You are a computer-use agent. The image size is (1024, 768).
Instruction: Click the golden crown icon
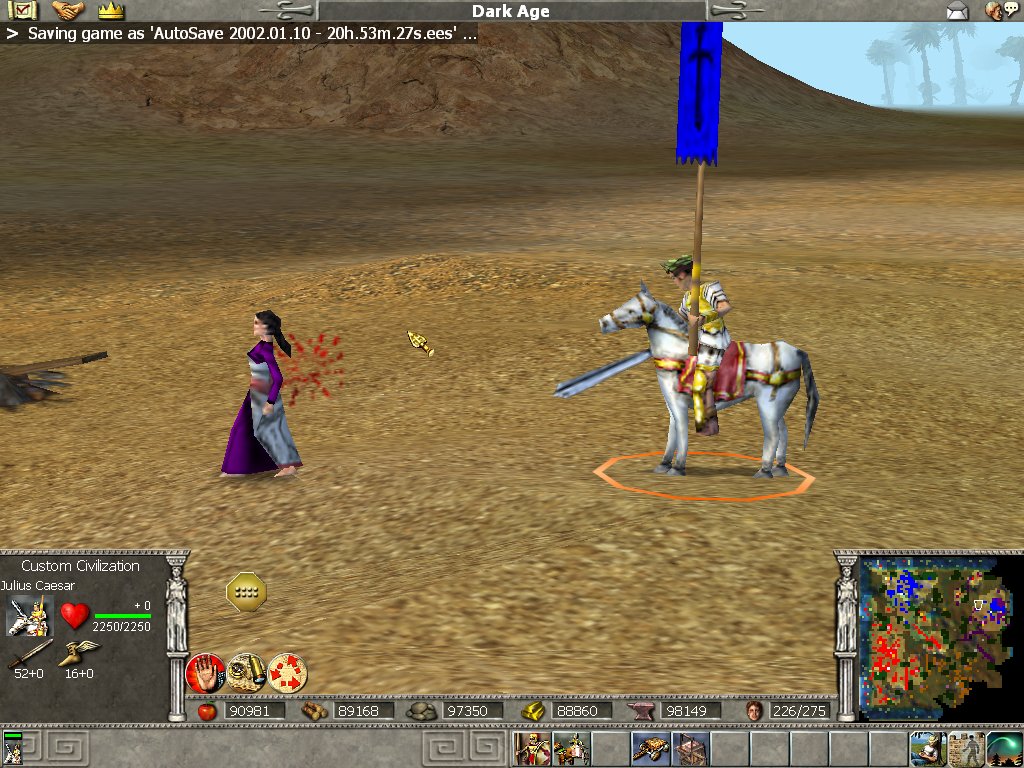(110, 11)
